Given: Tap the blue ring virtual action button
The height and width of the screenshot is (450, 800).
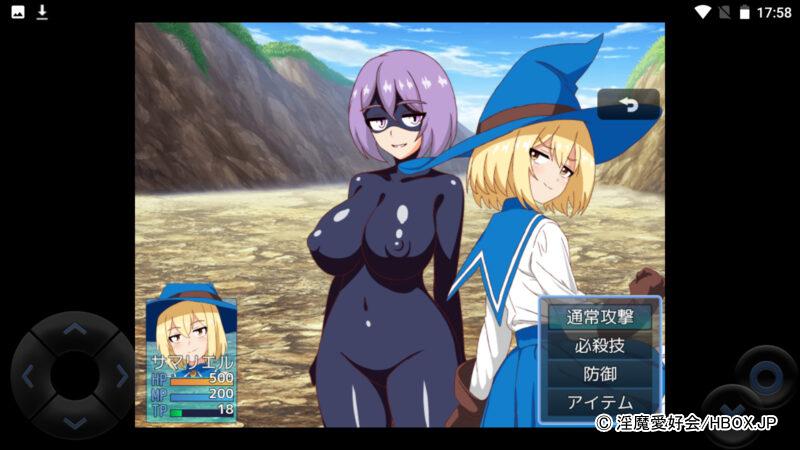Looking at the screenshot, I should 766,377.
